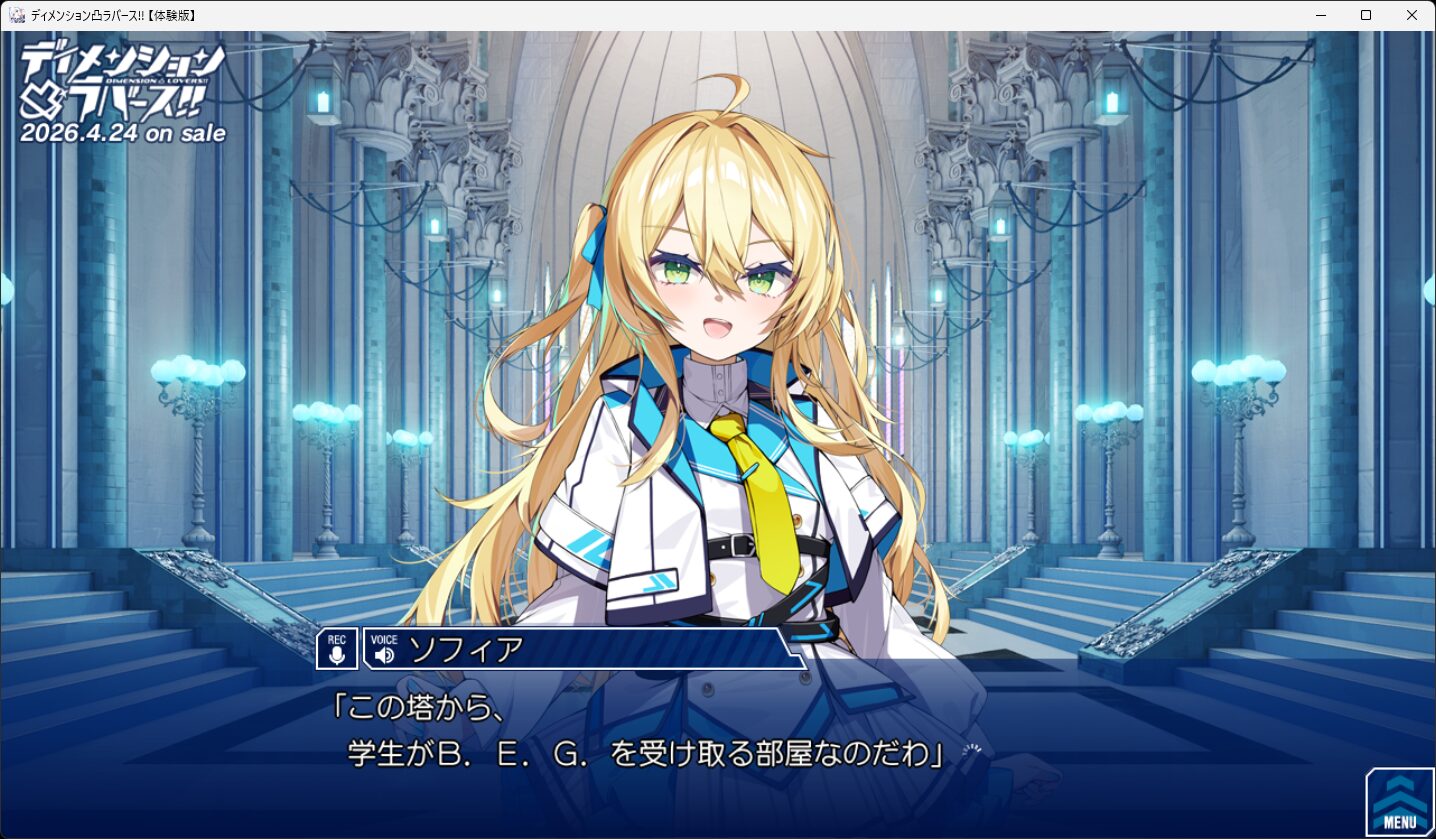Open the MENU button

tap(1399, 803)
